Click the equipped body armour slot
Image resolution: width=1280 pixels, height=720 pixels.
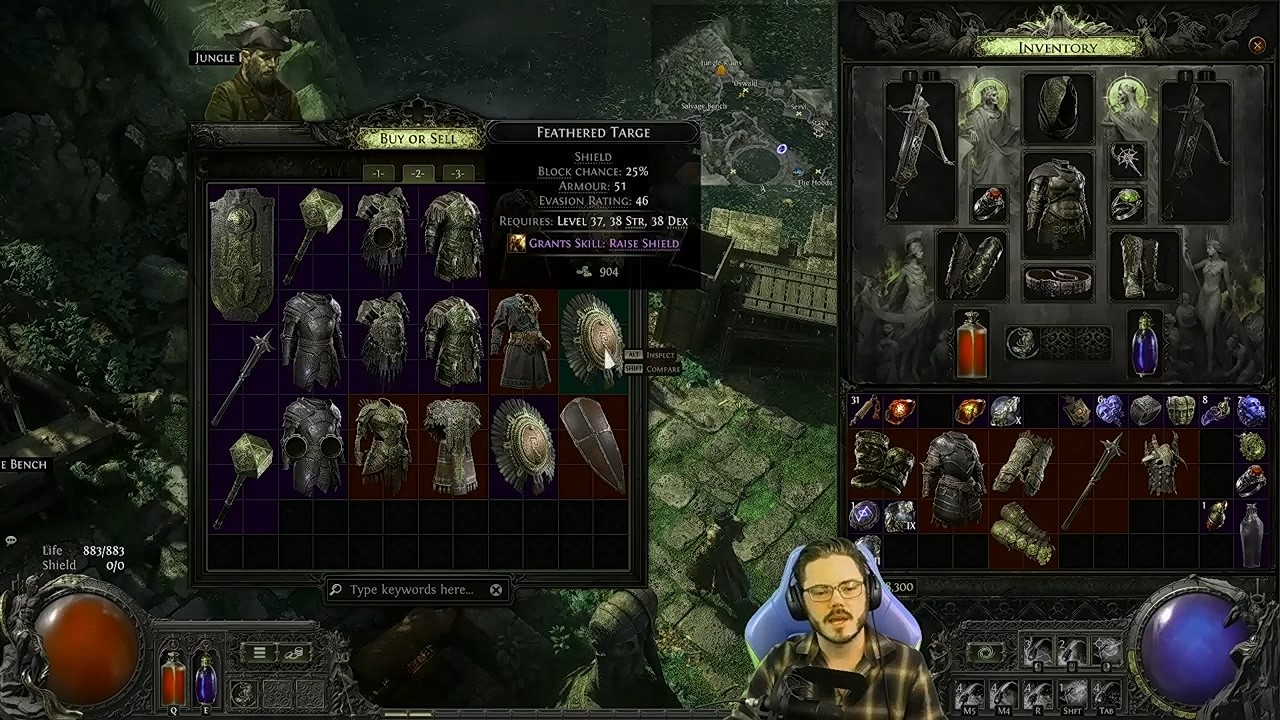(x=1057, y=205)
